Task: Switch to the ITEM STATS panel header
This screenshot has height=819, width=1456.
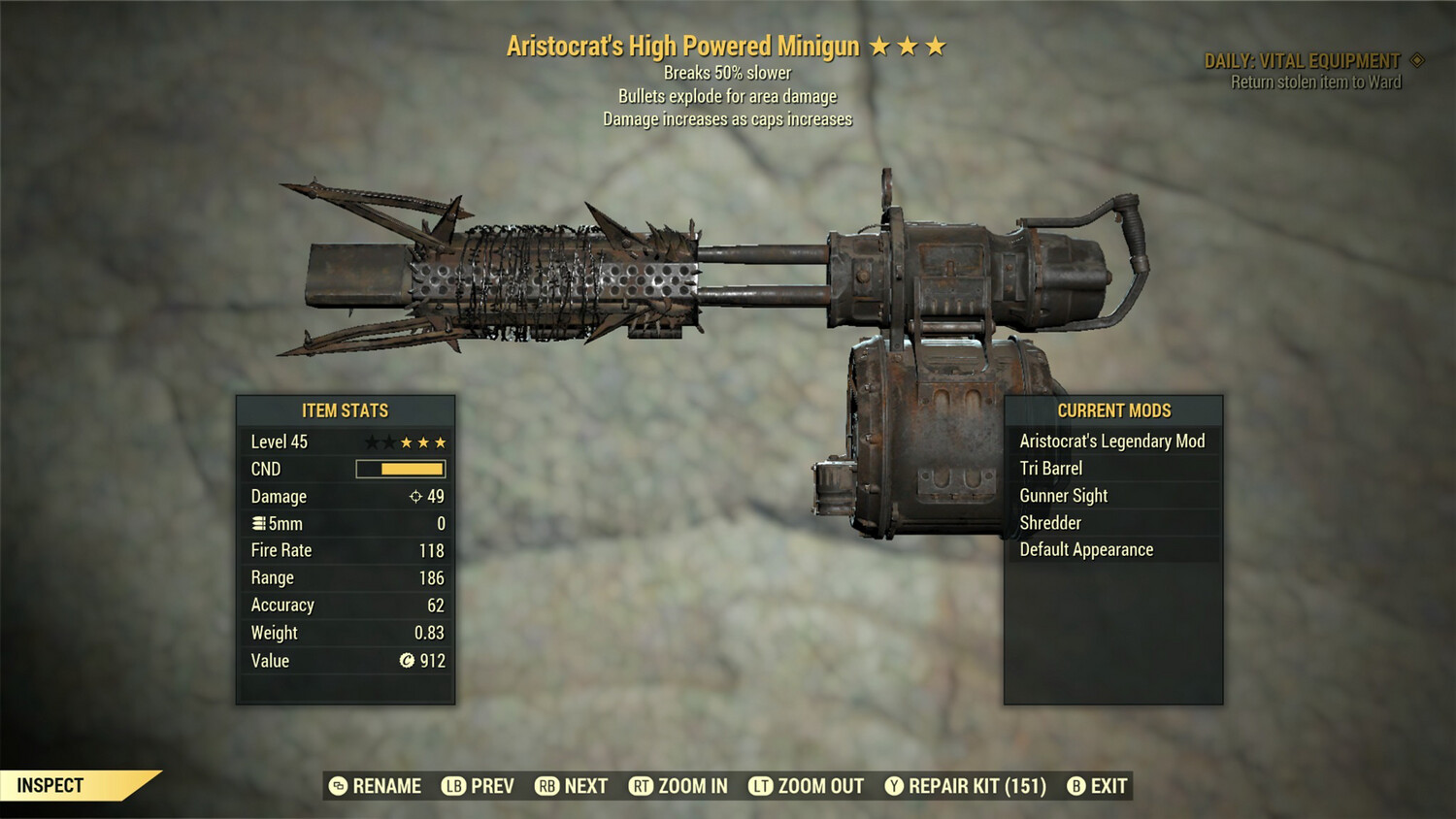Action: 345,410
